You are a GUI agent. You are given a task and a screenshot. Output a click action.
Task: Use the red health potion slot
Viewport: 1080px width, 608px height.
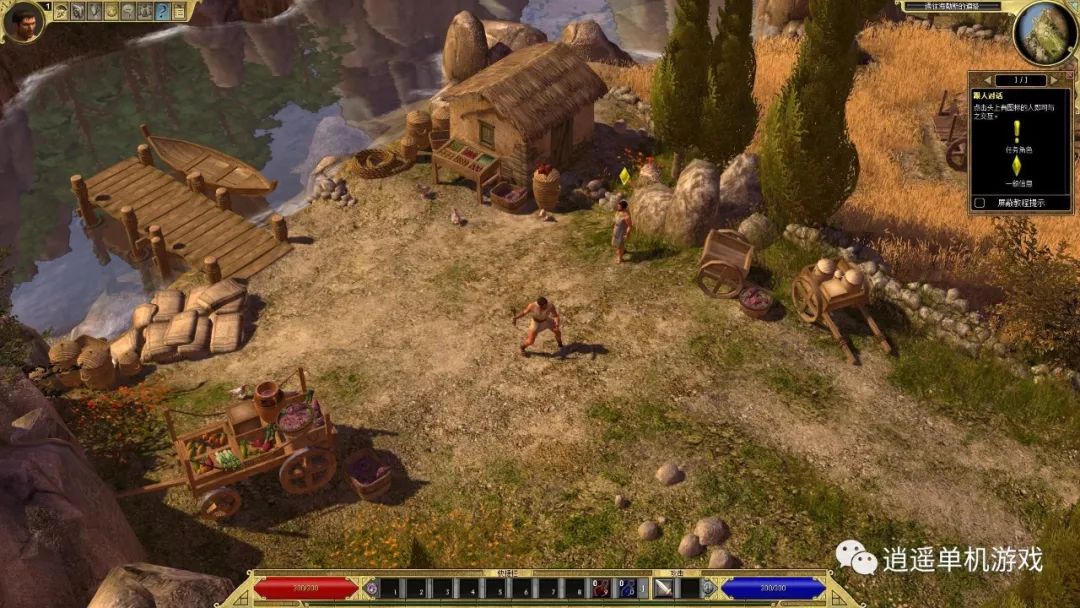tap(601, 588)
